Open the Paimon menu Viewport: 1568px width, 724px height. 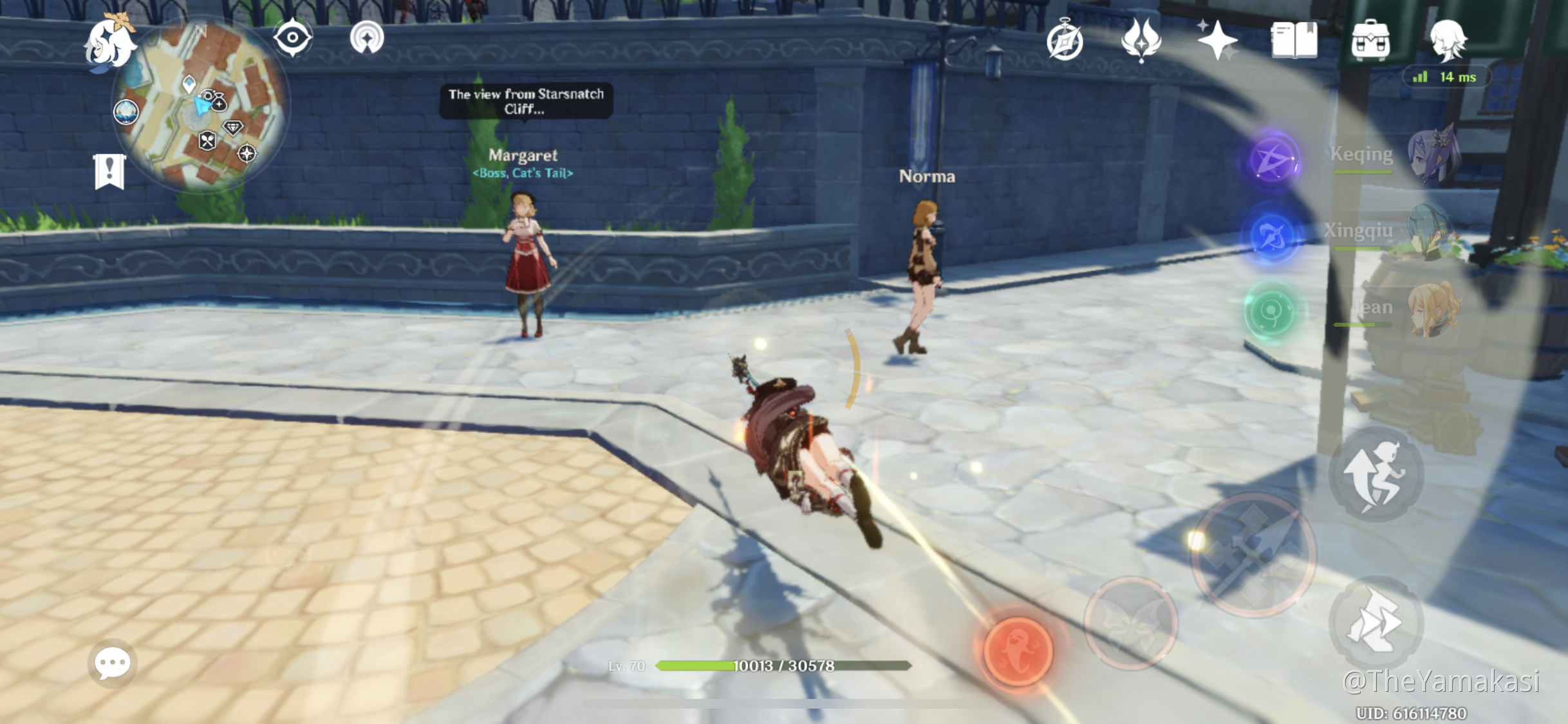pyautogui.click(x=110, y=44)
